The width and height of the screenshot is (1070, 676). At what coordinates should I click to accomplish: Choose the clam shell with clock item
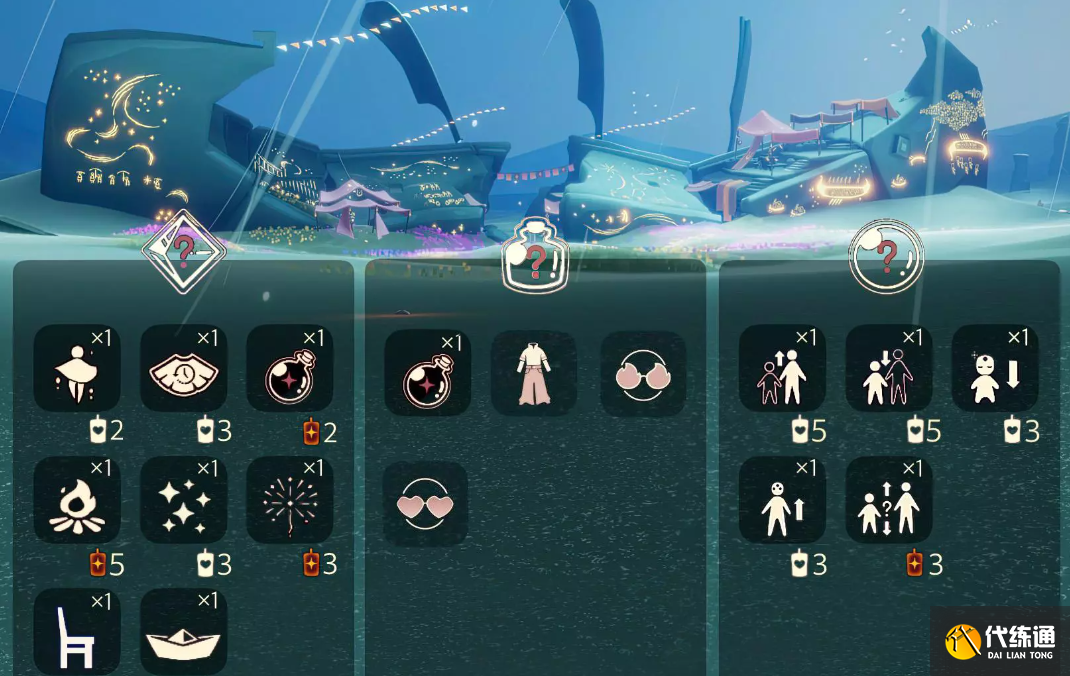point(183,368)
